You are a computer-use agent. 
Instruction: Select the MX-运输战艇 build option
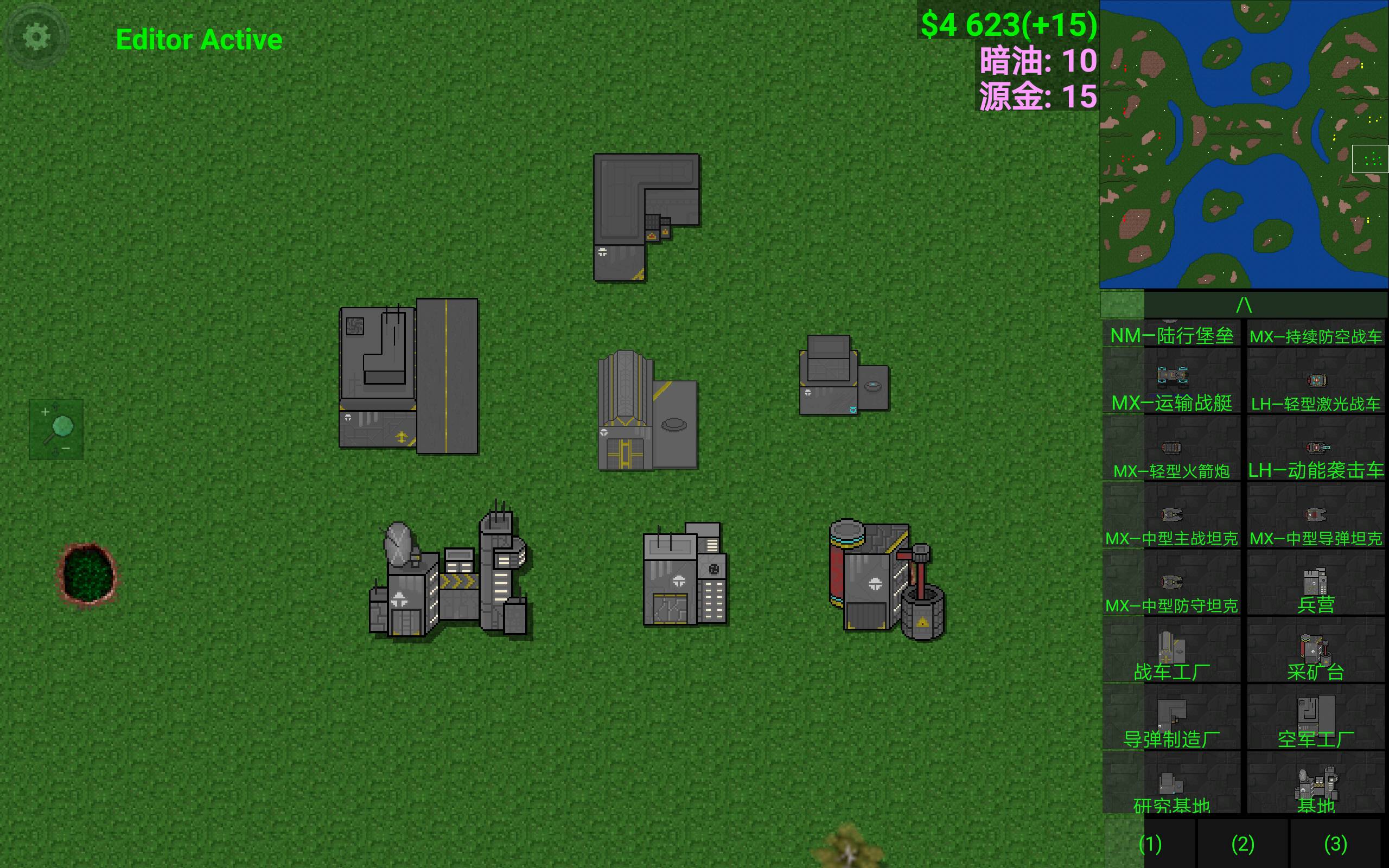click(x=1171, y=382)
